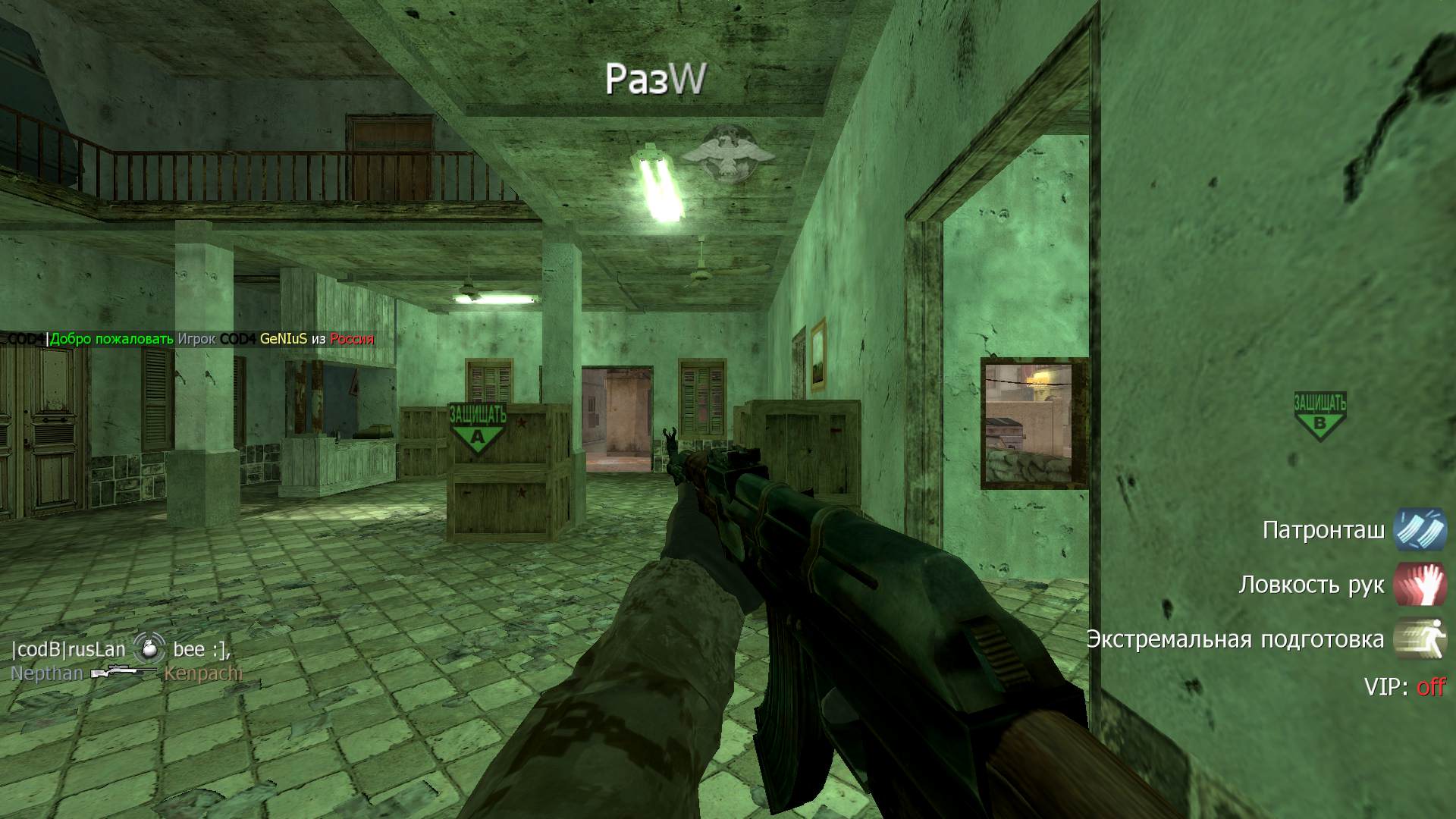This screenshot has width=1456, height=819.
Task: Choose the Экстремальная подготовка perk icon
Action: coord(1420,639)
